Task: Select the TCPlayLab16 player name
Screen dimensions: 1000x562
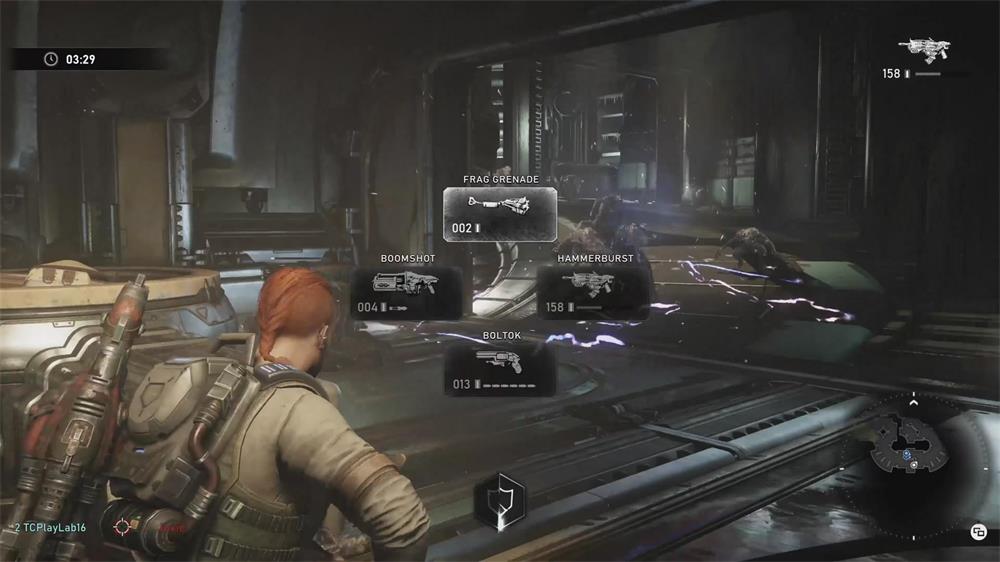Action: click(x=51, y=525)
